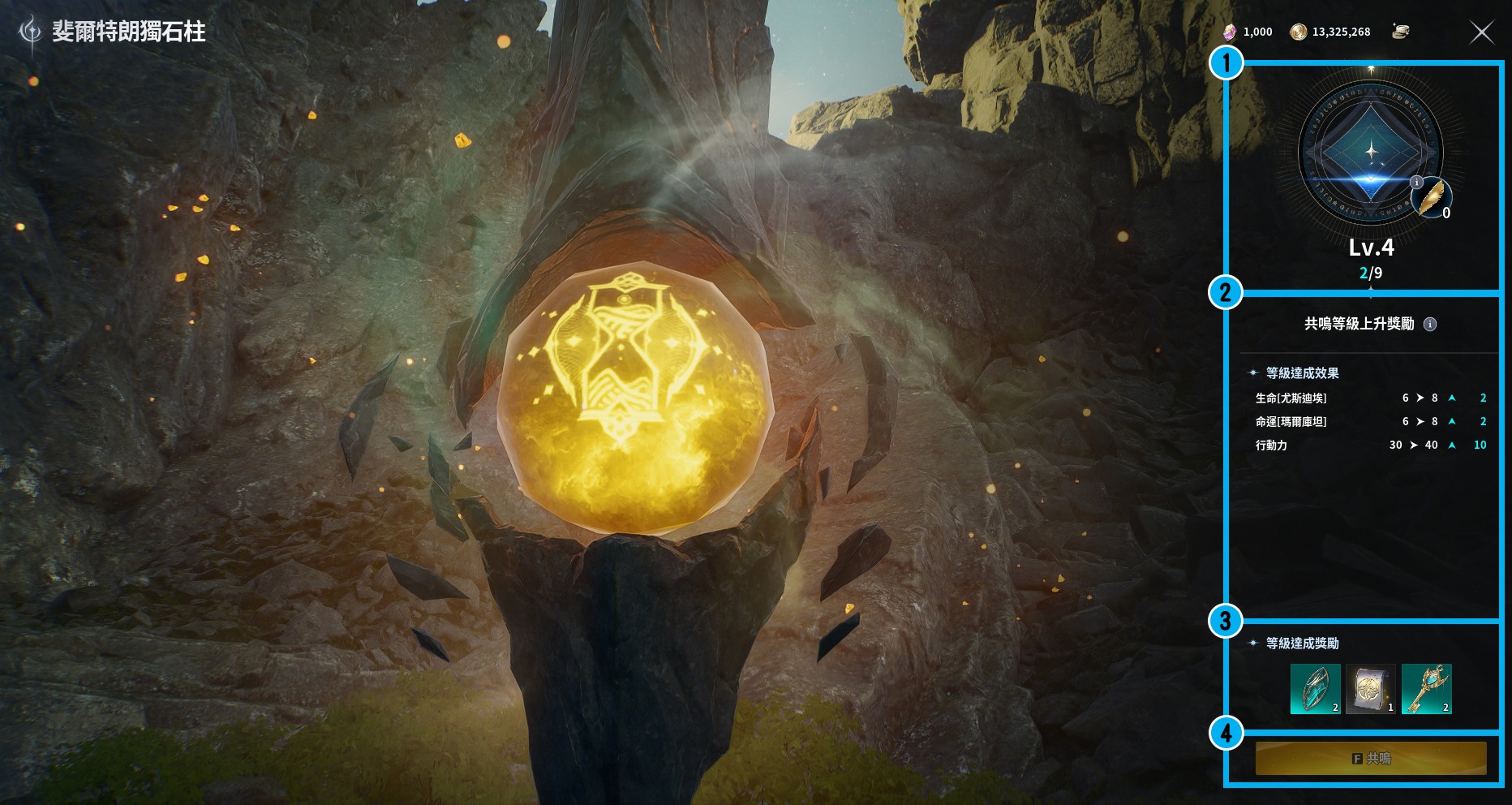This screenshot has height=805, width=1512.
Task: Open info for 共鳴等級上升獎勵
Action: coord(1430,325)
